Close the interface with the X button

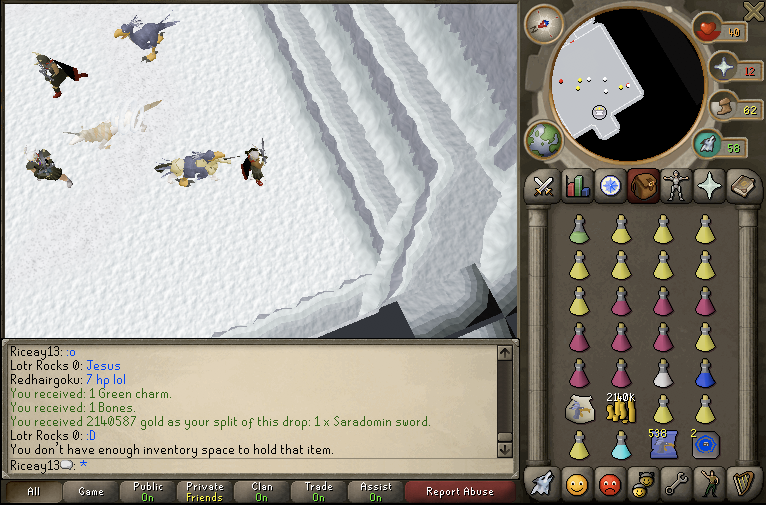click(x=754, y=11)
